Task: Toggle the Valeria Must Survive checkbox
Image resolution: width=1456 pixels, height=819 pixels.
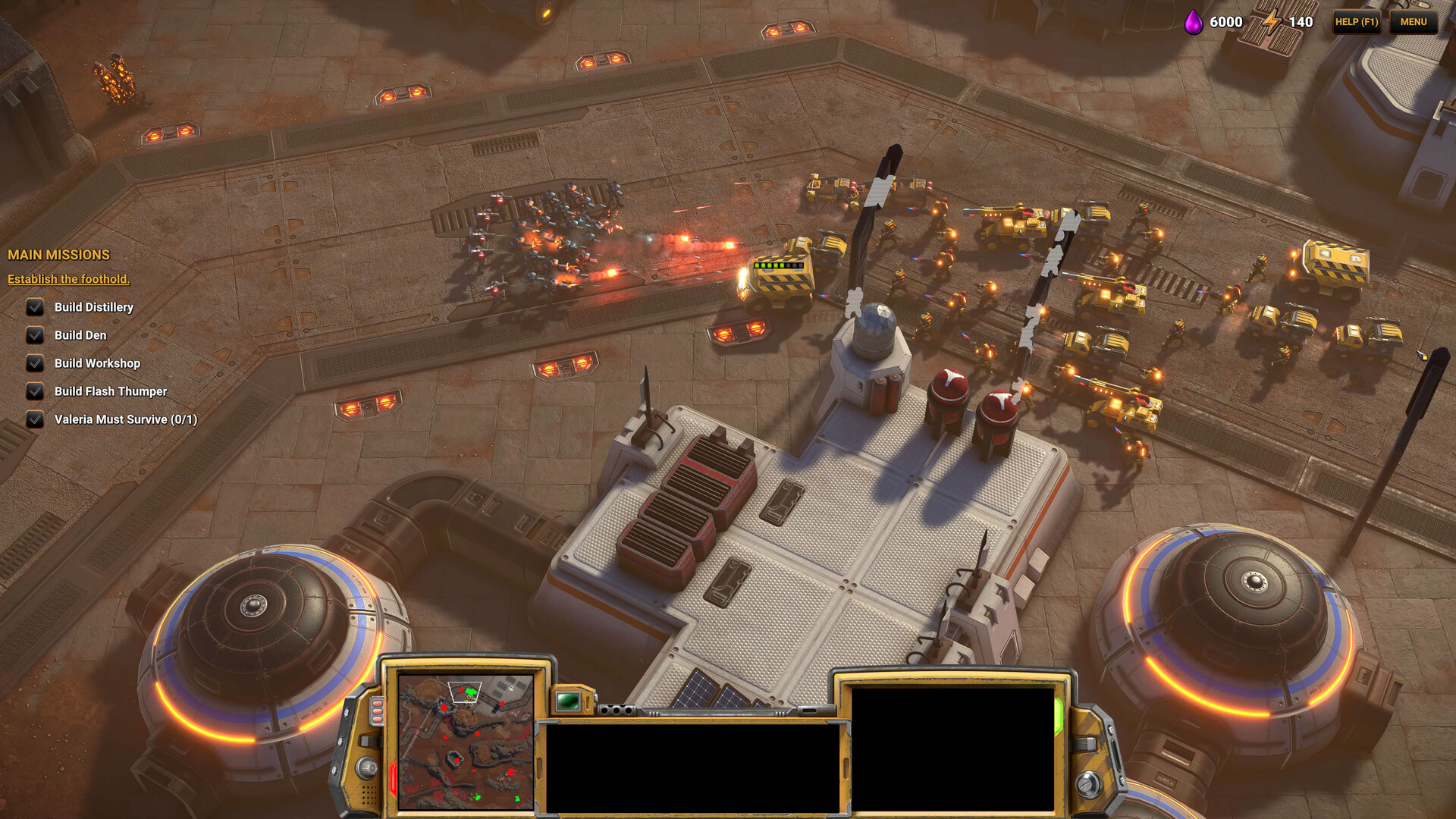Action: [x=34, y=419]
